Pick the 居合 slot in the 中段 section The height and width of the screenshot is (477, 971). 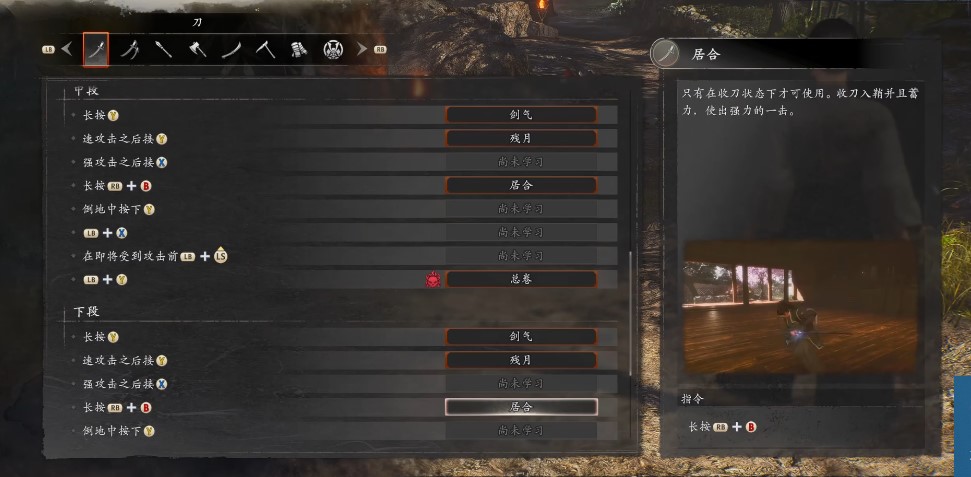point(521,185)
